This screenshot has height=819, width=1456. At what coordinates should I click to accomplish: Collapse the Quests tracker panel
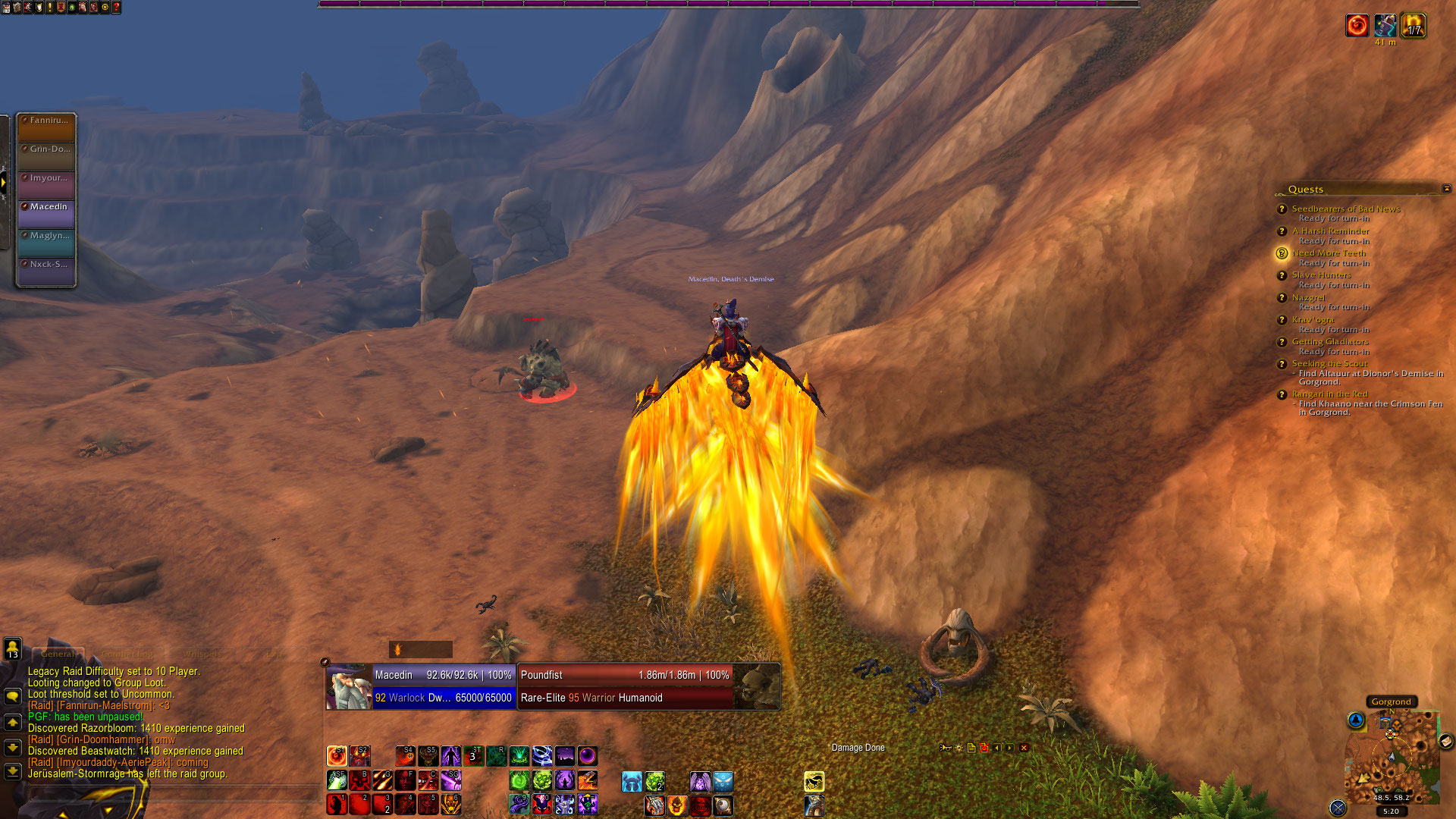point(1446,189)
